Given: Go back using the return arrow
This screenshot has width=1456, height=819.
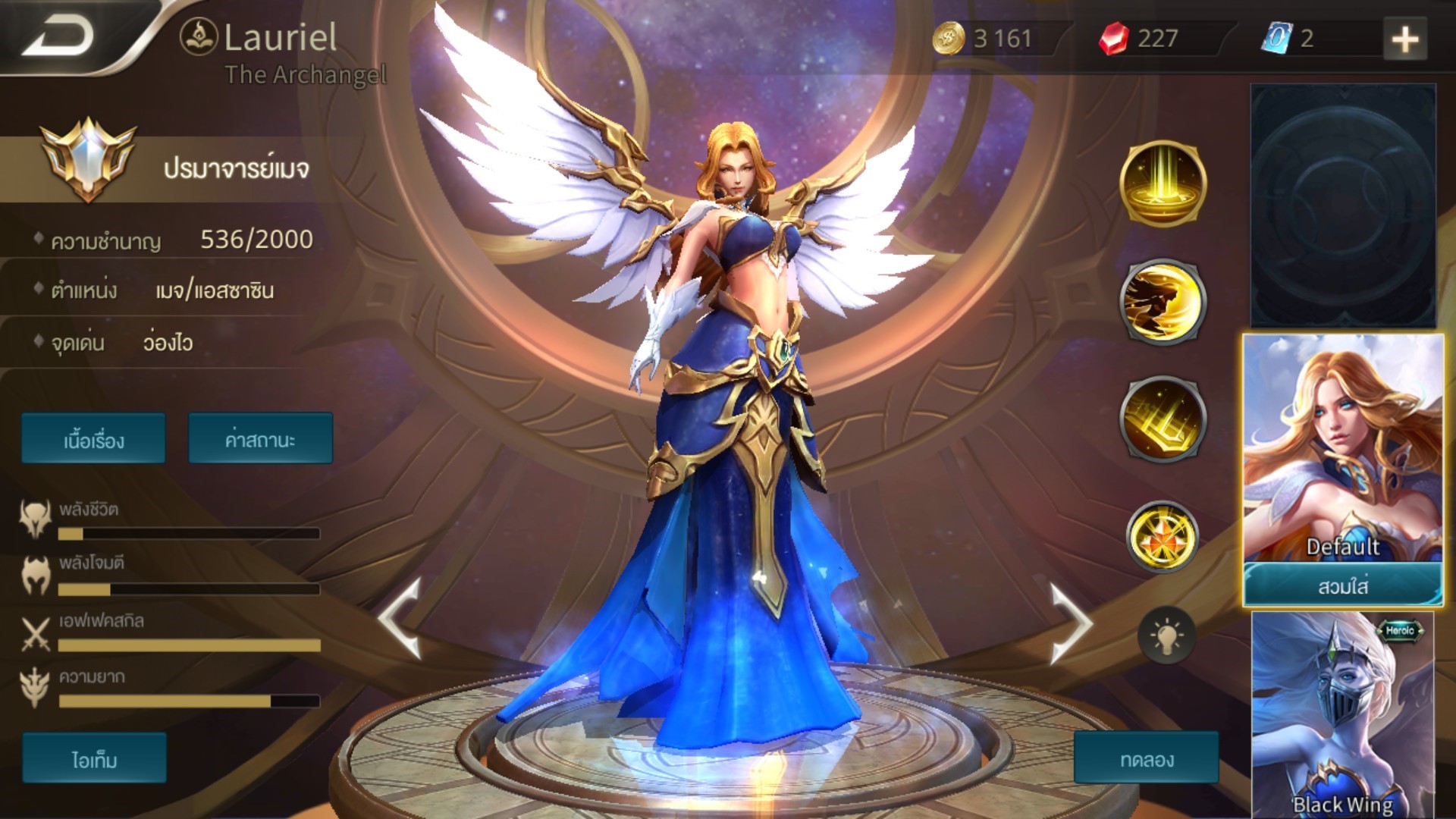Looking at the screenshot, I should [59, 37].
